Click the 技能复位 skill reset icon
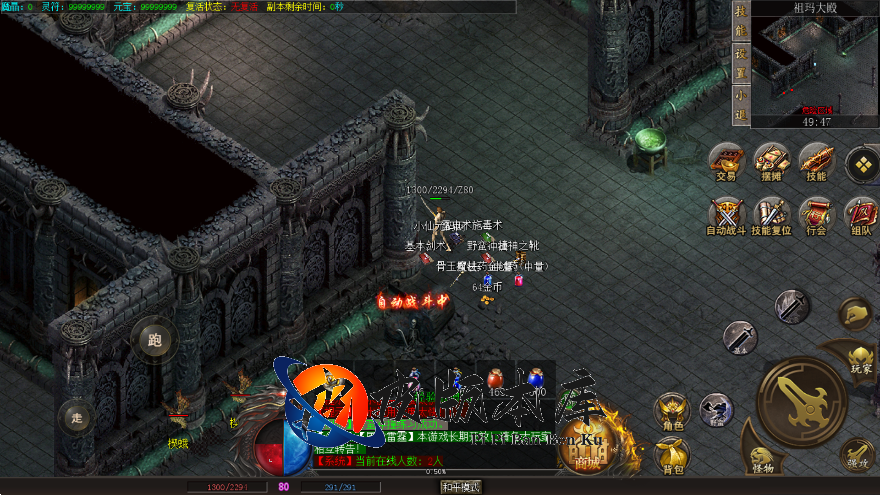 pyautogui.click(x=771, y=215)
